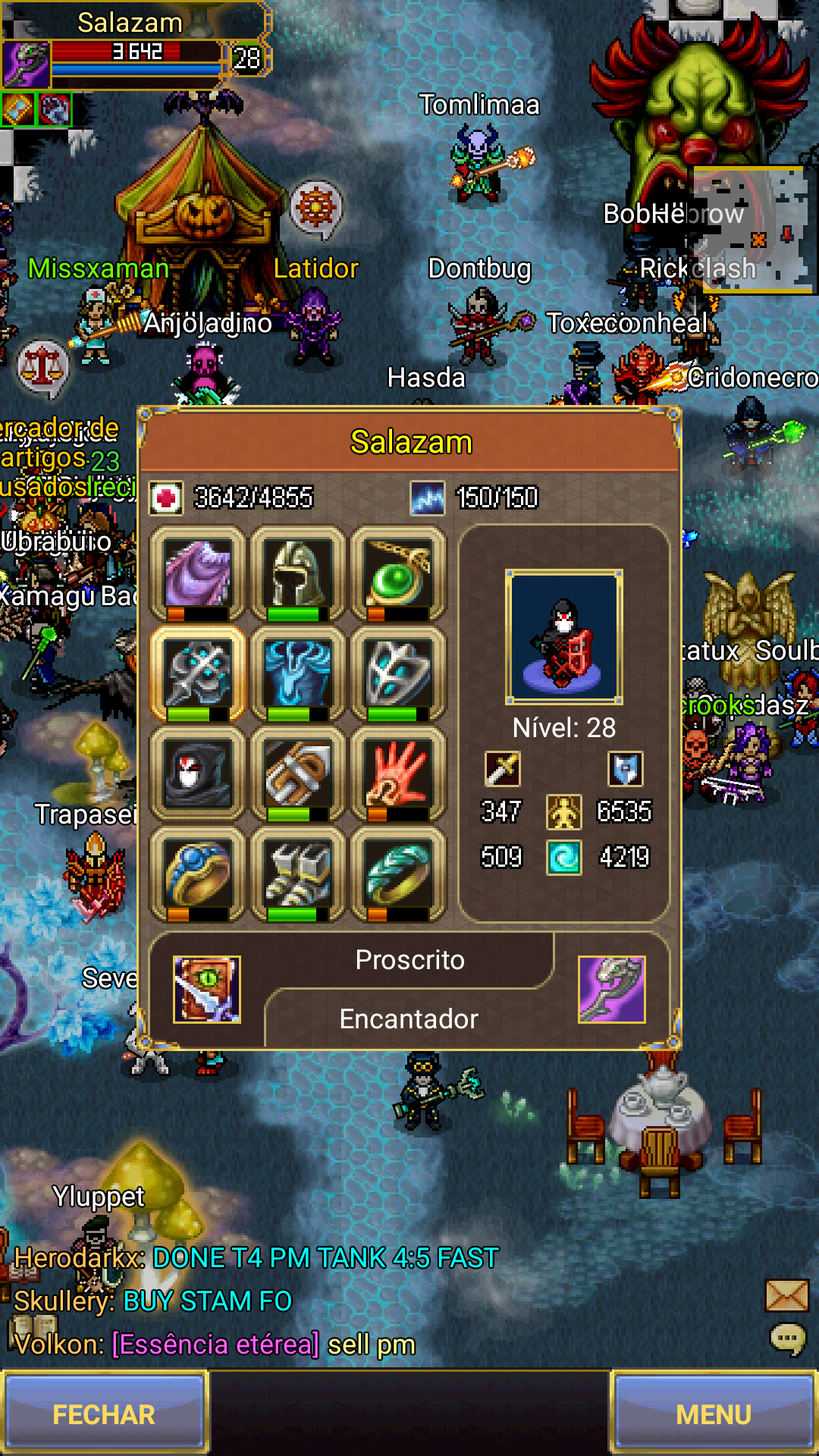Image resolution: width=819 pixels, height=1456 pixels.
Task: Select the blue chest armor slot
Action: 298,673
